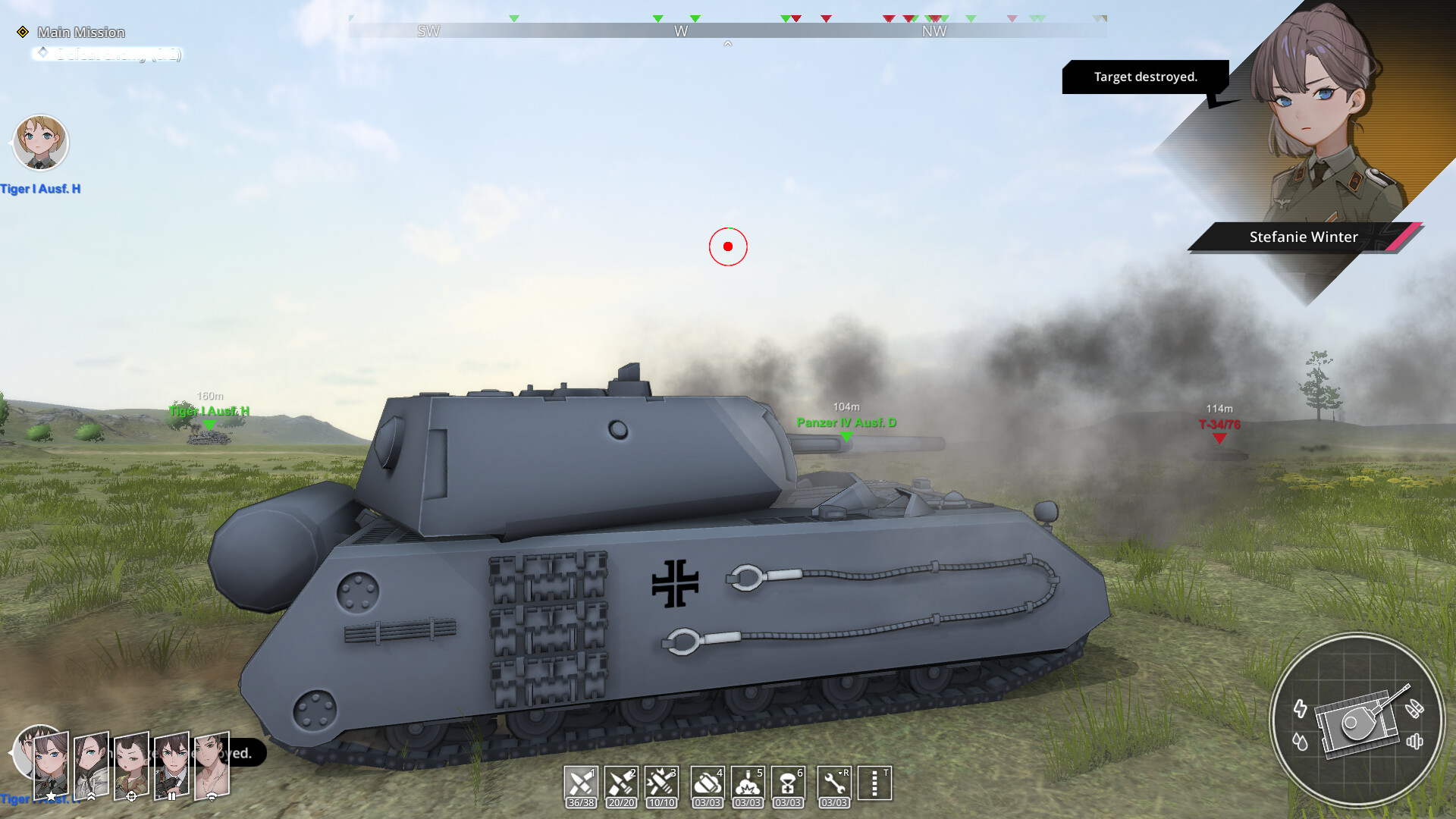Click the W marker on the compass bar
The width and height of the screenshot is (1456, 819).
(x=680, y=31)
